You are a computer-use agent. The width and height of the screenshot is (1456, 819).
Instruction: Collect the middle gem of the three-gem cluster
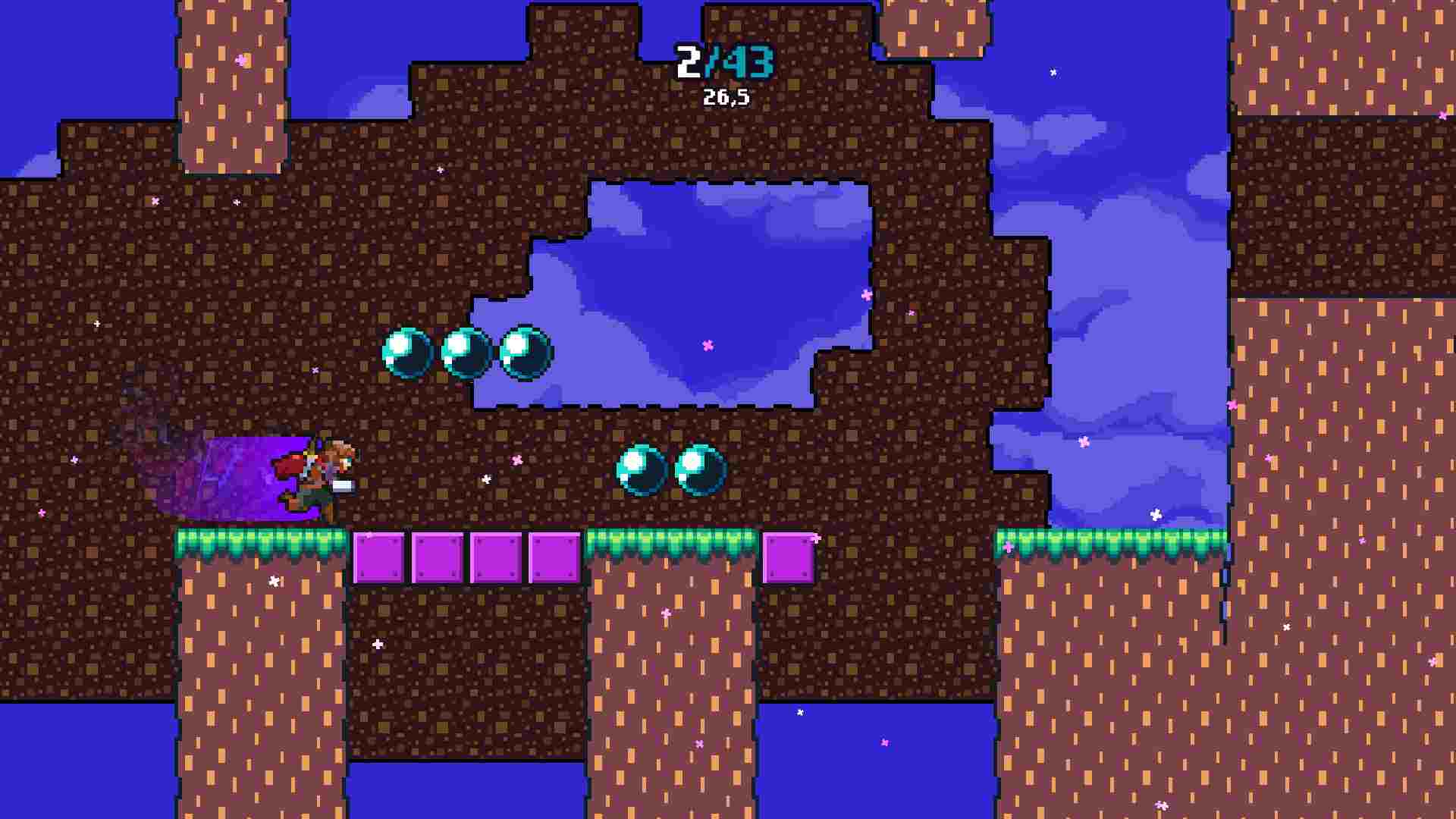[463, 353]
